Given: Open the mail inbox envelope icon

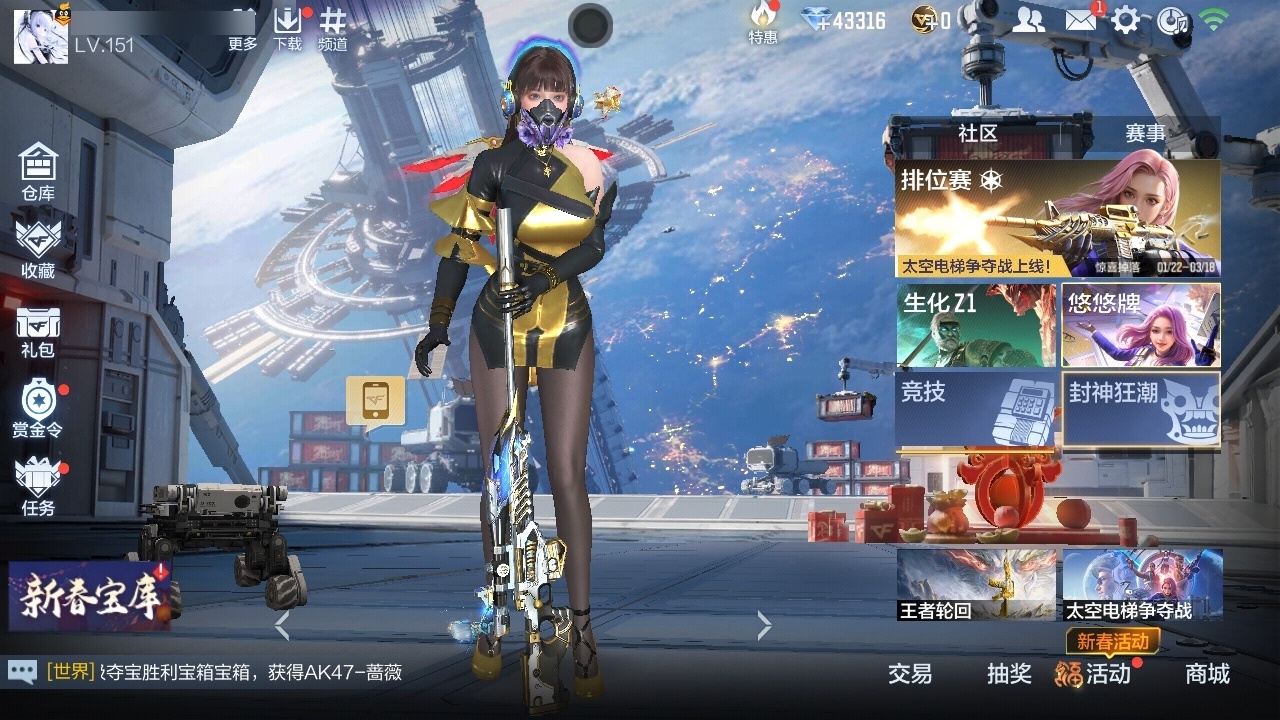Looking at the screenshot, I should tap(1080, 19).
